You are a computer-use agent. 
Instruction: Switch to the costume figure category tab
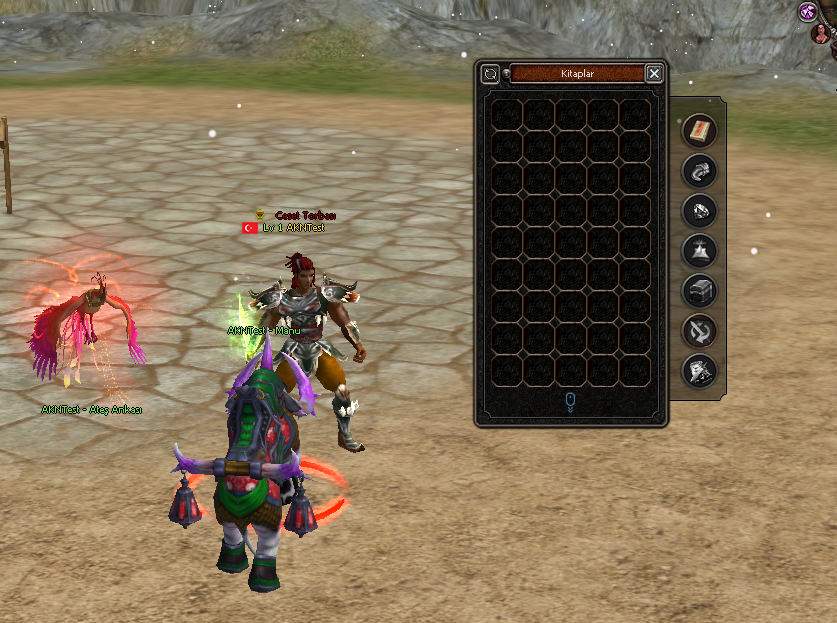click(699, 250)
